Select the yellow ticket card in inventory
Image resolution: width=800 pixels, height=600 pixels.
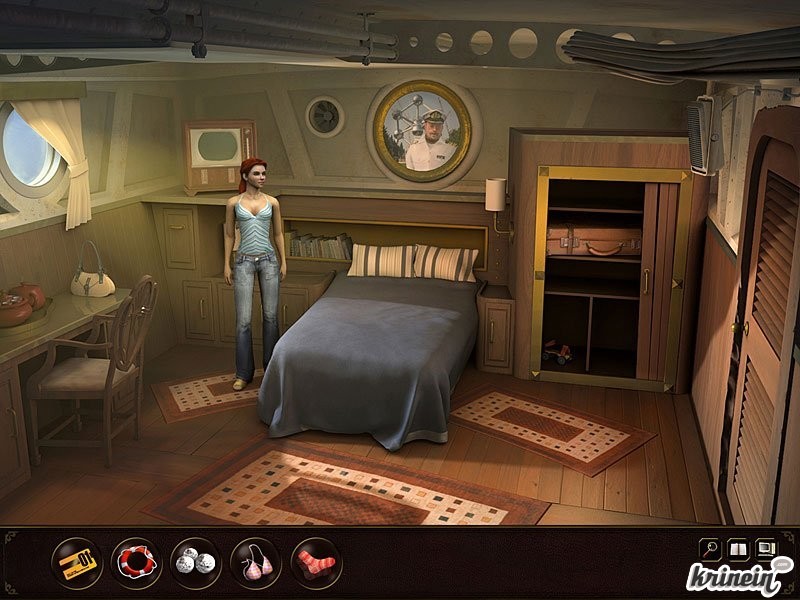76,563
